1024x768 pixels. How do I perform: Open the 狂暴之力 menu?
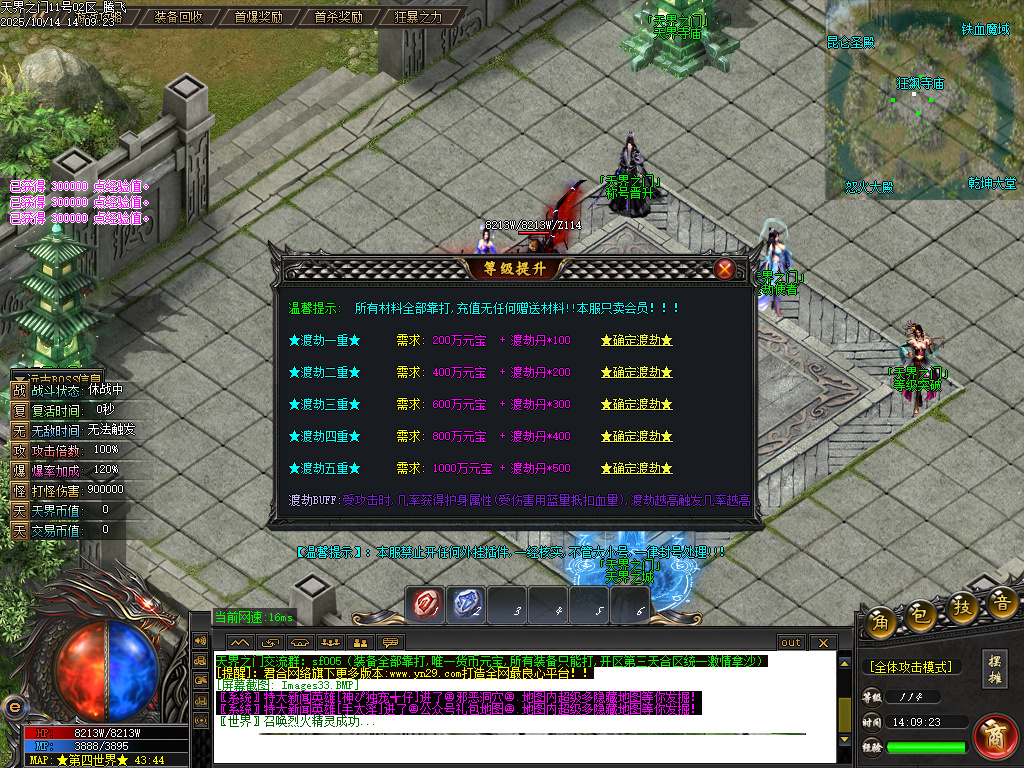[418, 17]
